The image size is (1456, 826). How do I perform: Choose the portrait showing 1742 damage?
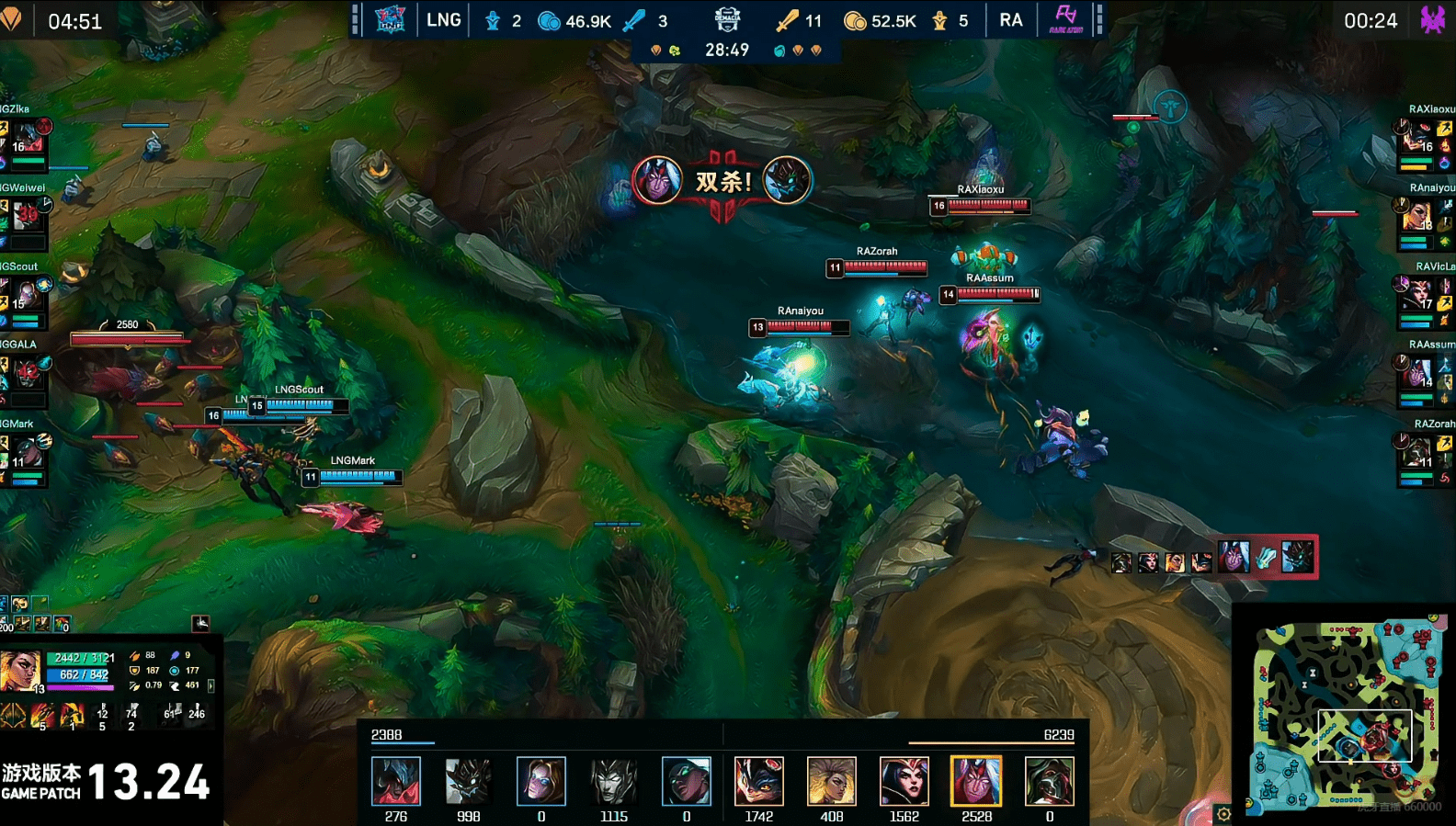point(758,781)
